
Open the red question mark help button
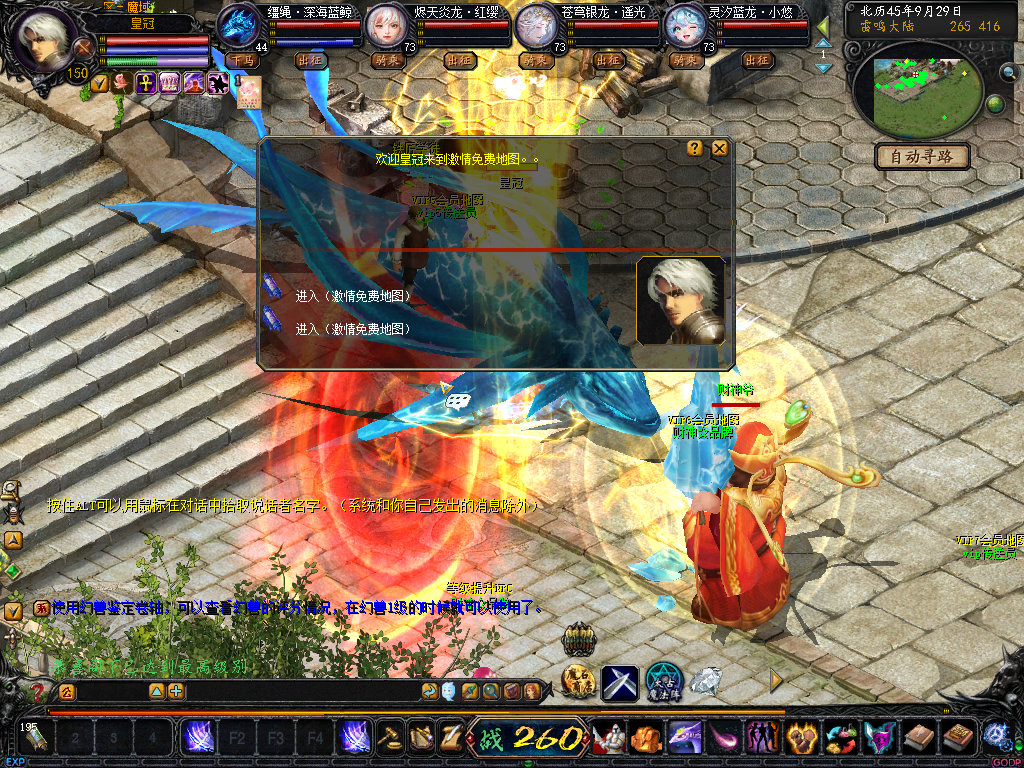[38, 691]
